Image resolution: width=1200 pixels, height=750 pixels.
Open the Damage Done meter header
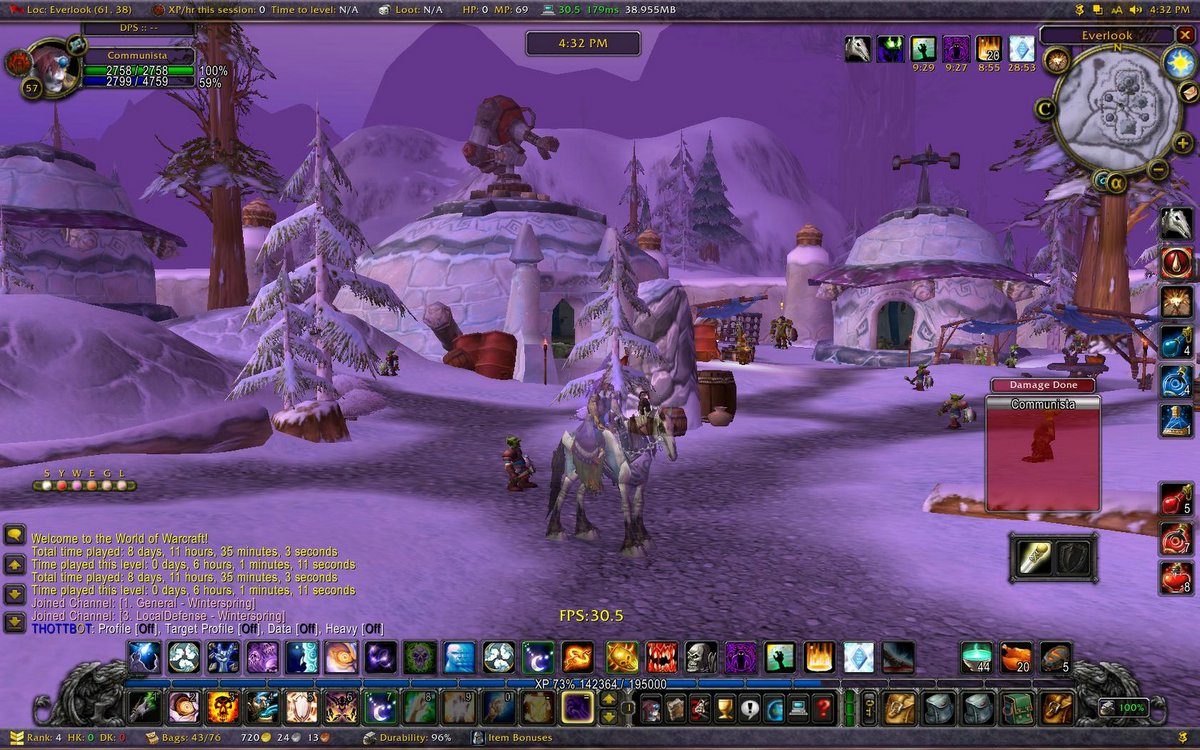tap(1042, 385)
